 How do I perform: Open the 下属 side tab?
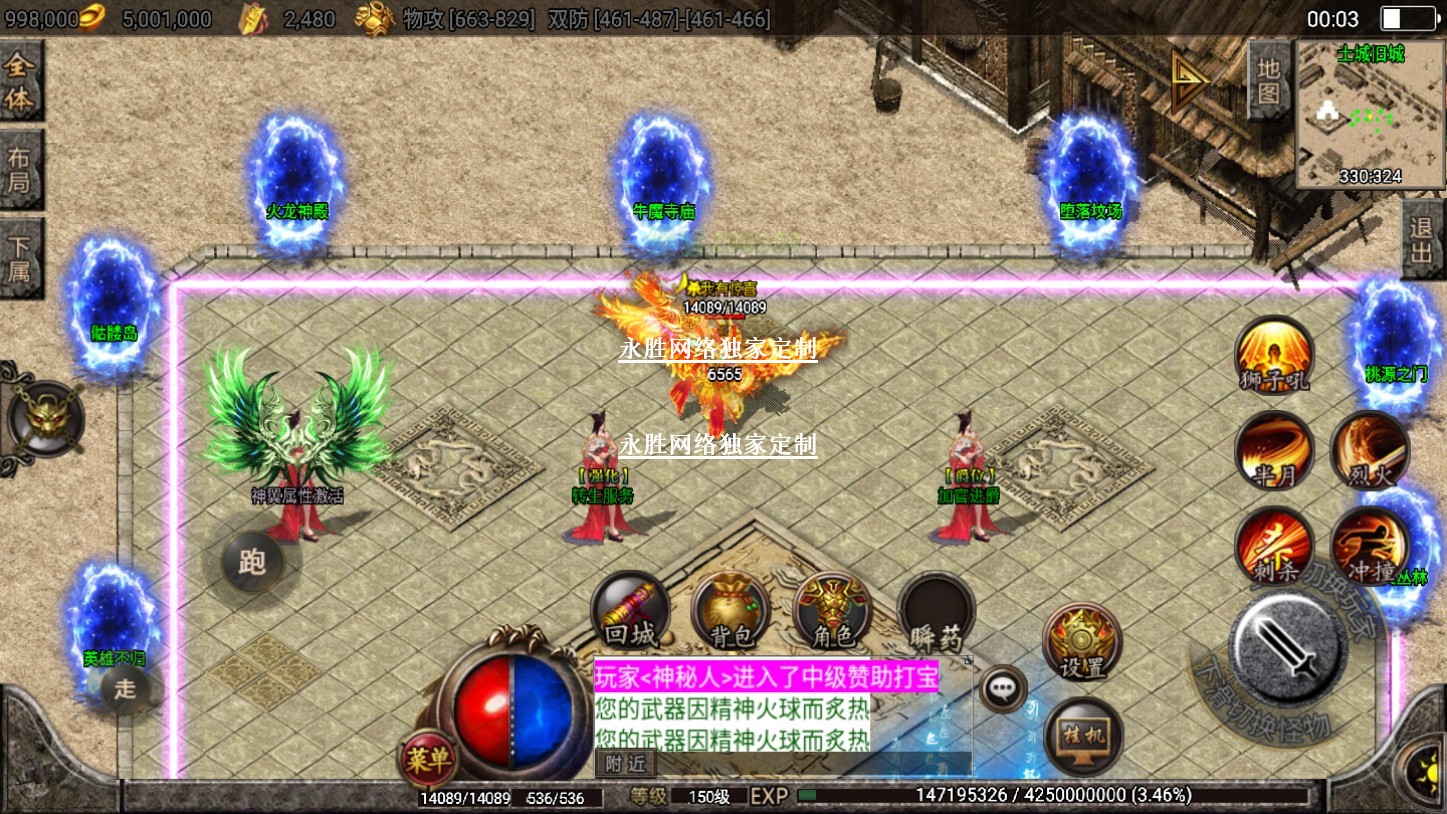[x=20, y=258]
